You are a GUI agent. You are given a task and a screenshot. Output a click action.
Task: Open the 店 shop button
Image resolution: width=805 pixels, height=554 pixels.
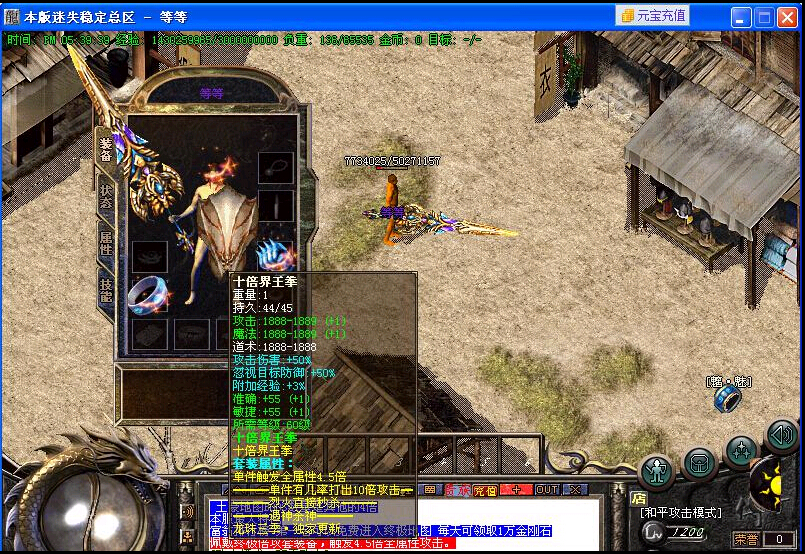coord(639,497)
